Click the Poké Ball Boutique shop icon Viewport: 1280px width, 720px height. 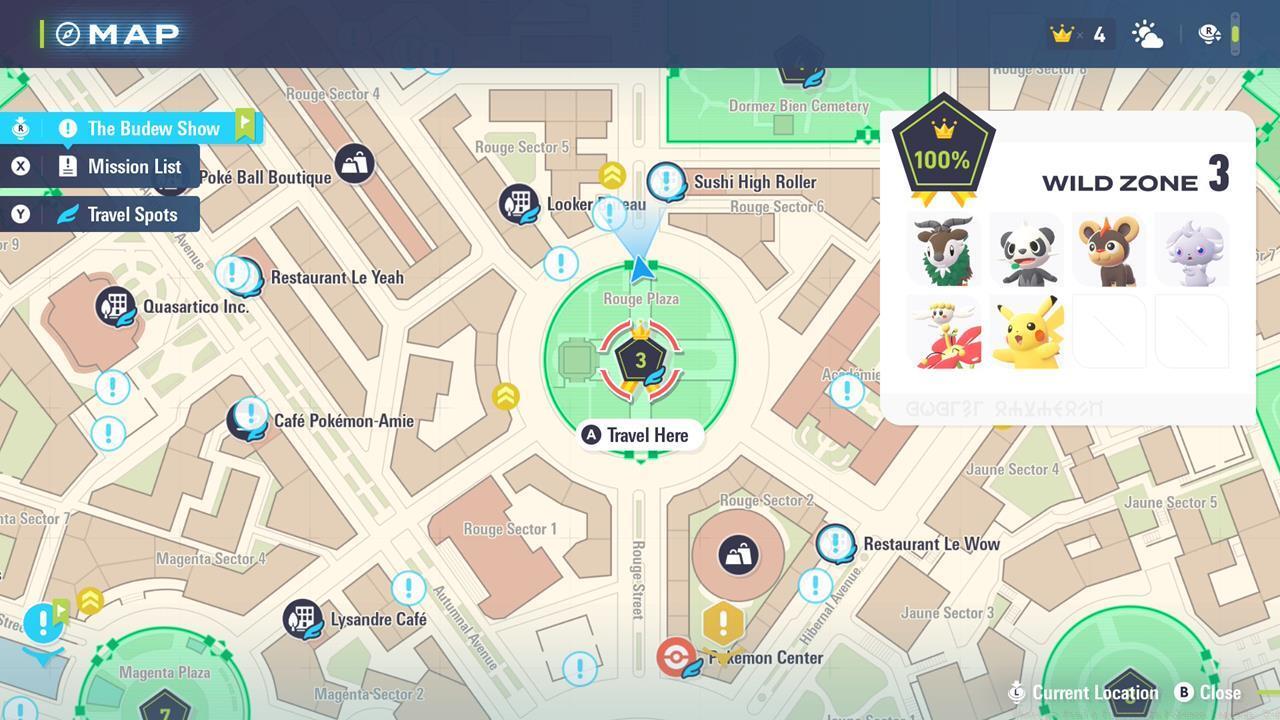(352, 163)
